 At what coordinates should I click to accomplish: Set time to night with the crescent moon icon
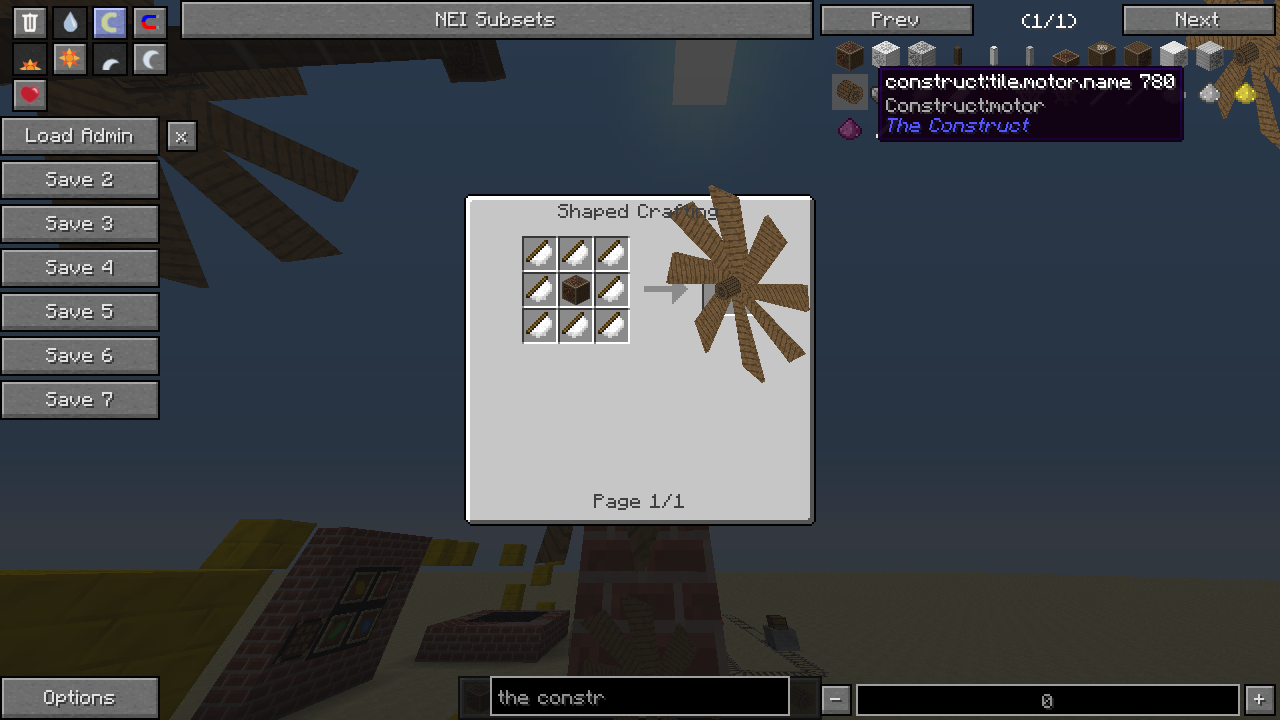click(150, 60)
